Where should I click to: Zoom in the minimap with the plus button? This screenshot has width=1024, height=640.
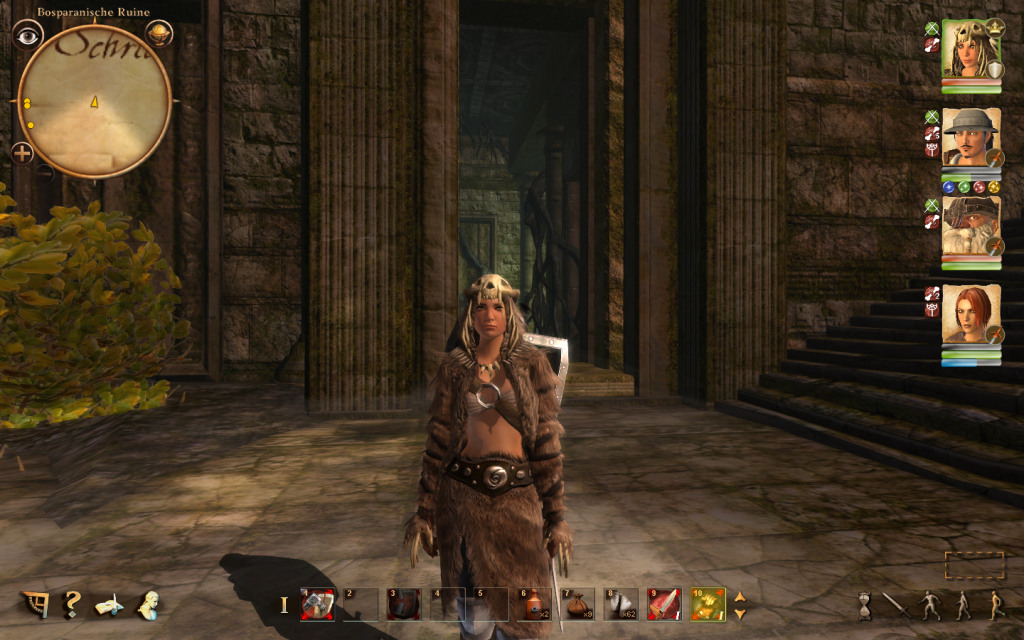click(x=22, y=153)
